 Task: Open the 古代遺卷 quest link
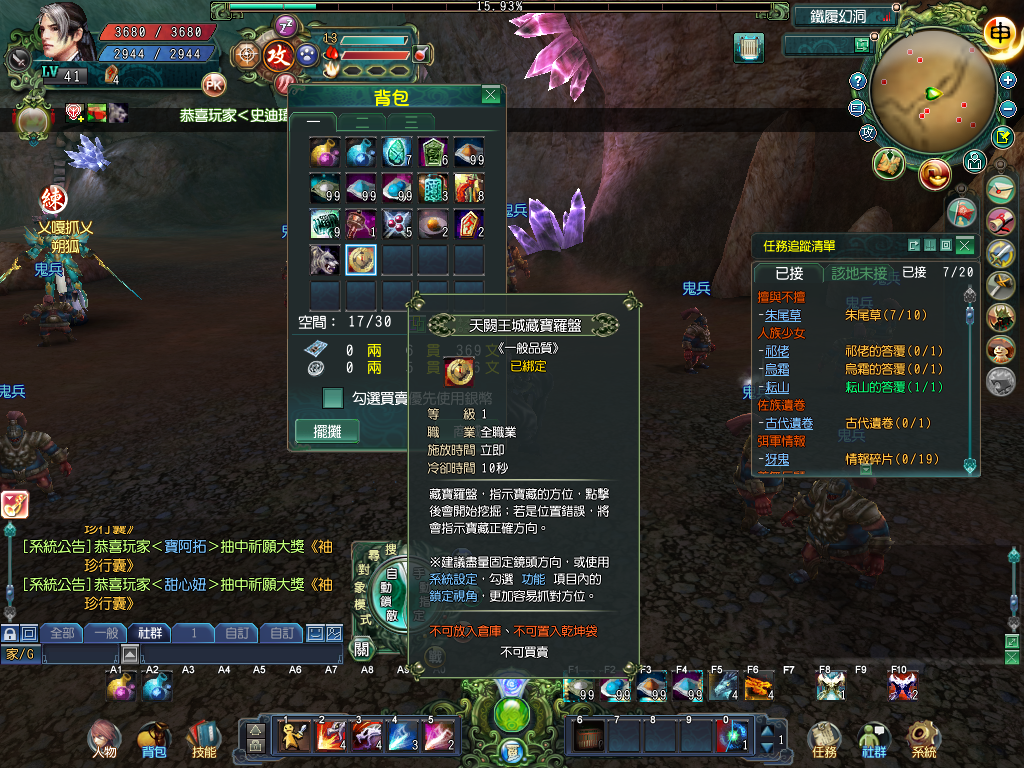789,423
